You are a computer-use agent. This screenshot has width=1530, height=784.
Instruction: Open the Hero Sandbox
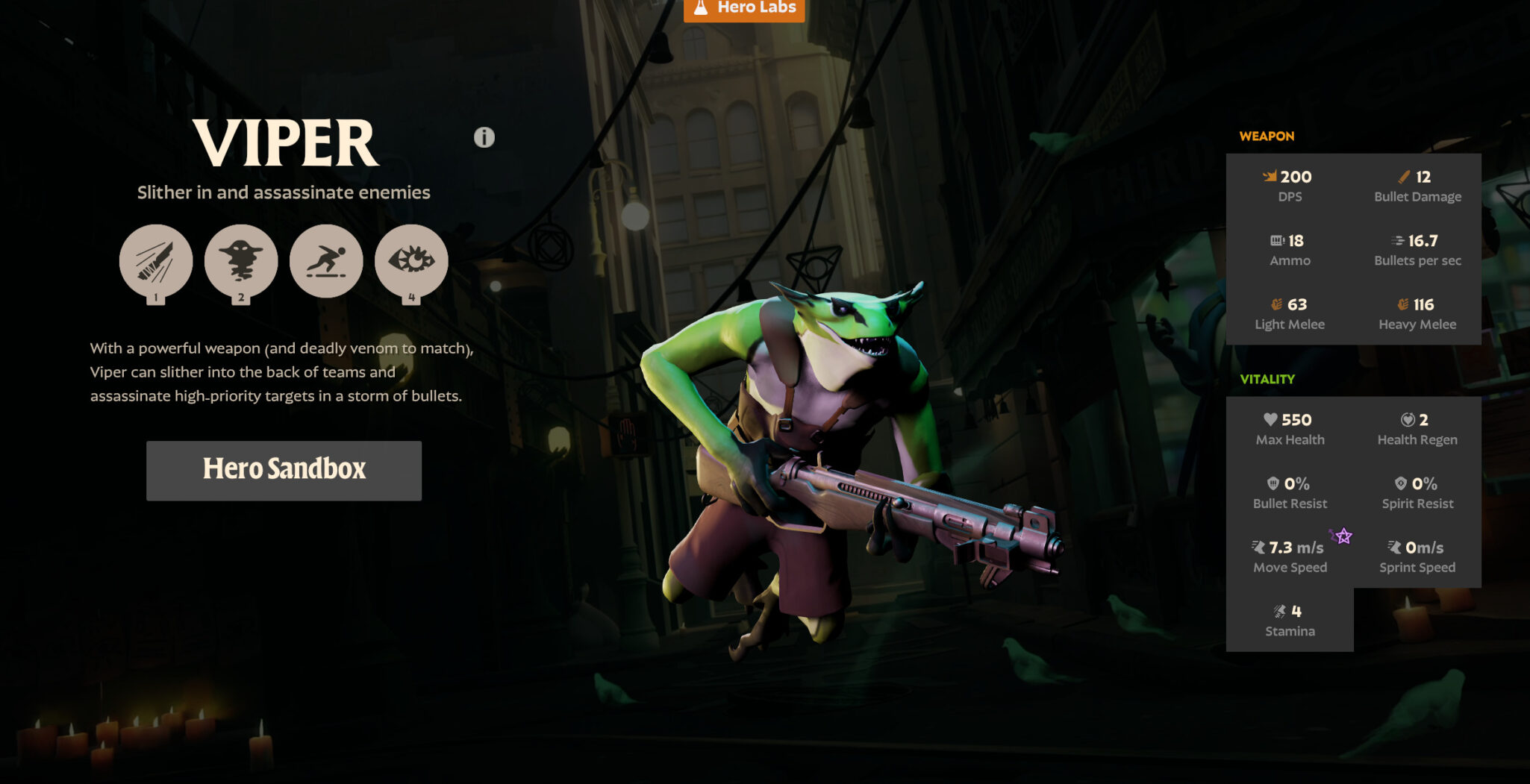tap(284, 470)
